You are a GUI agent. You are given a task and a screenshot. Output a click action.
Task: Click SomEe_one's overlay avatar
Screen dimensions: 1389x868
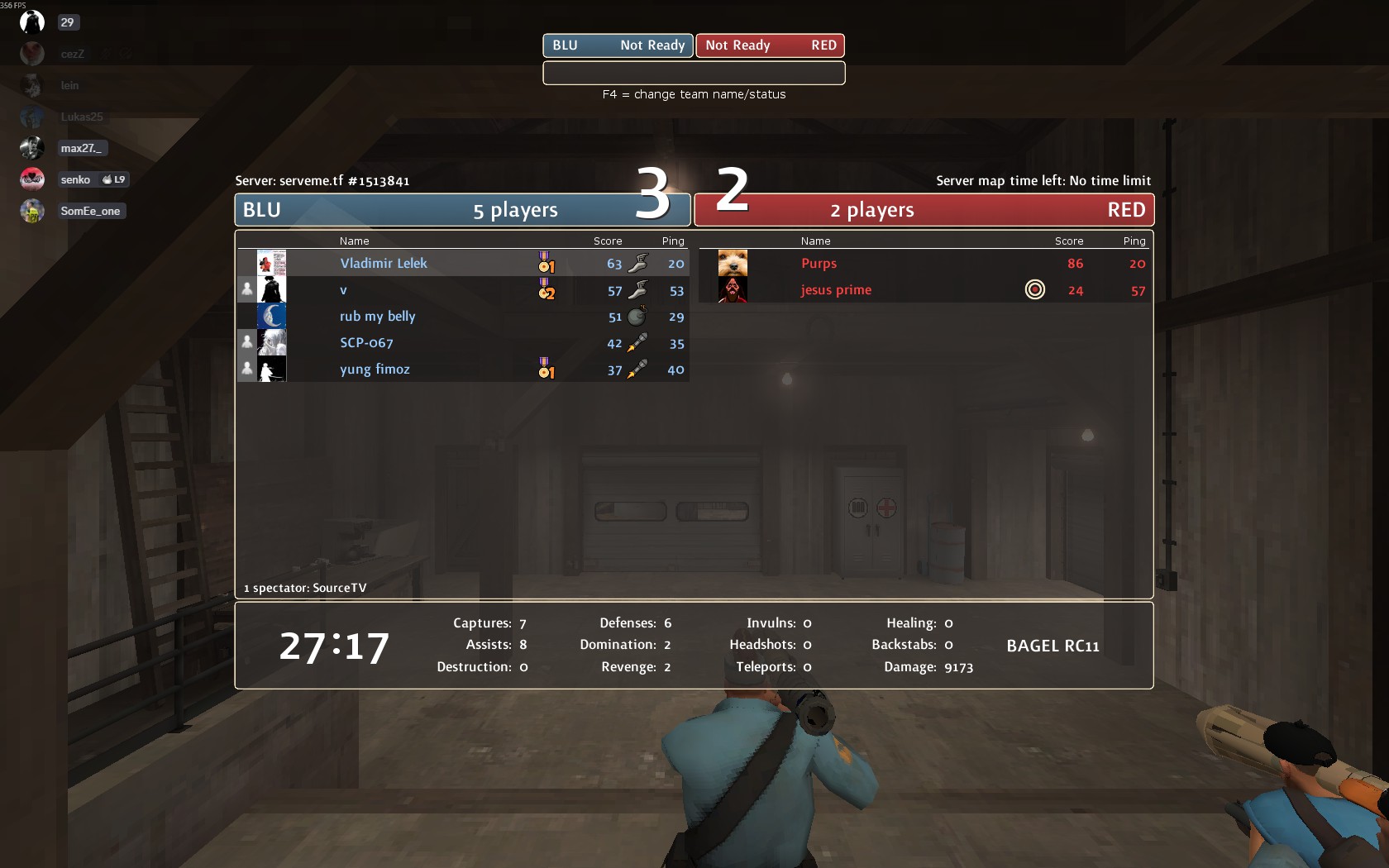click(x=32, y=212)
